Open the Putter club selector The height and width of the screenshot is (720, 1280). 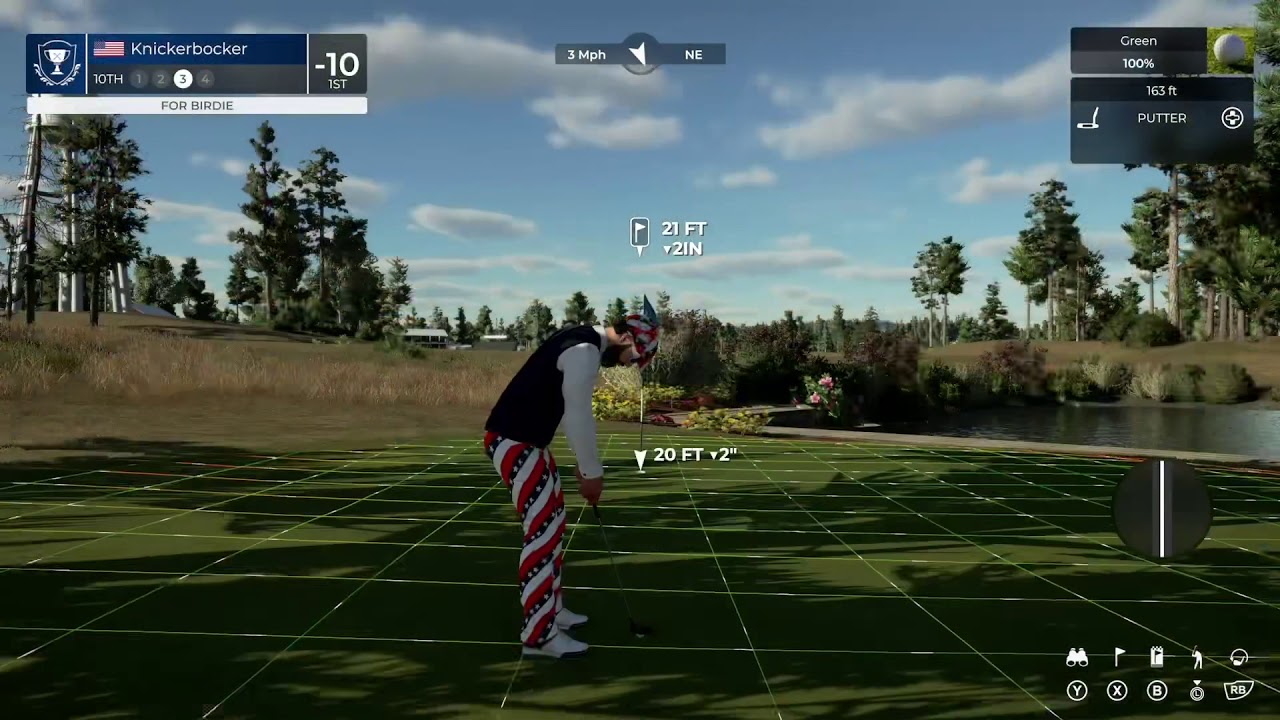[1161, 118]
